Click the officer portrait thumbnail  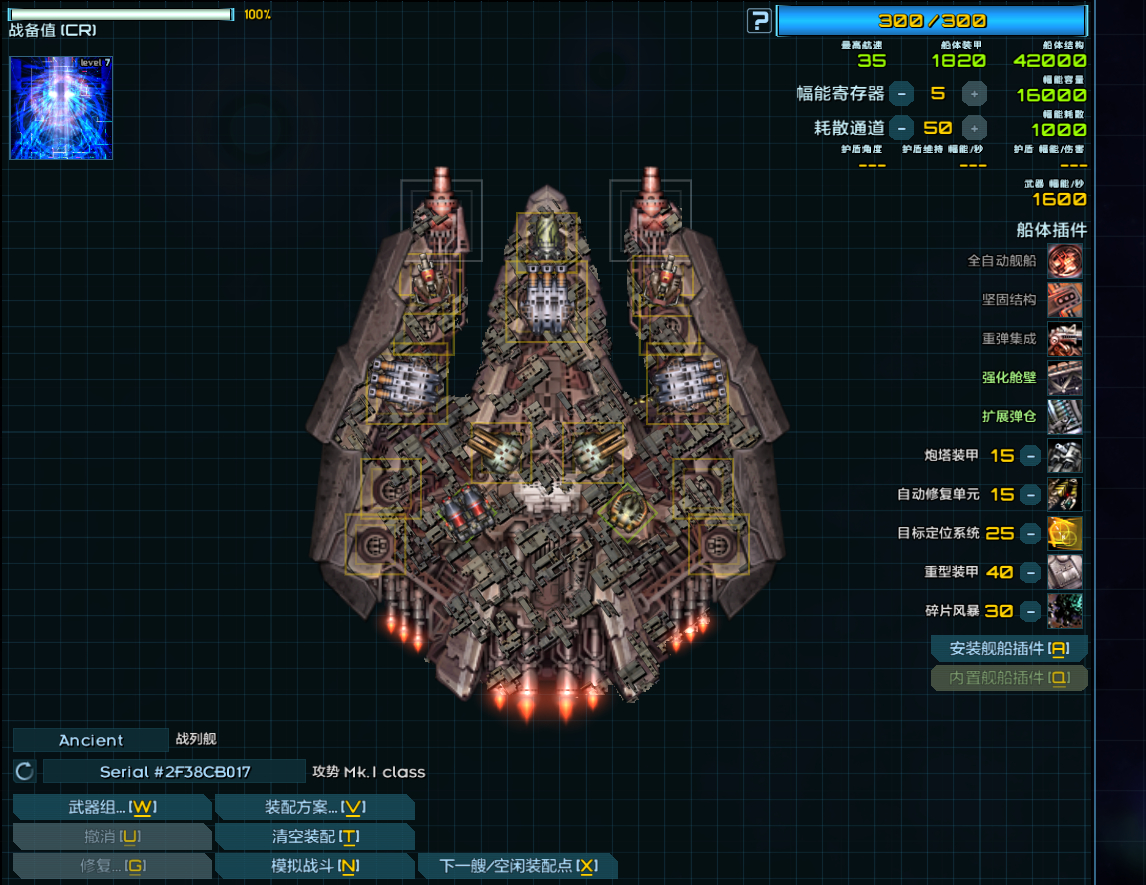[x=61, y=108]
